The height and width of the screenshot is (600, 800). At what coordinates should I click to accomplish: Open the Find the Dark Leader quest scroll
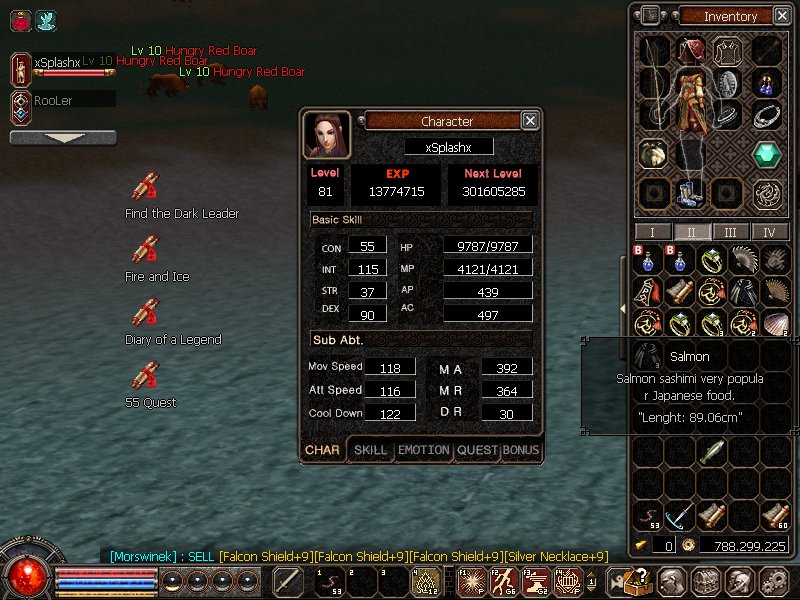click(145, 188)
